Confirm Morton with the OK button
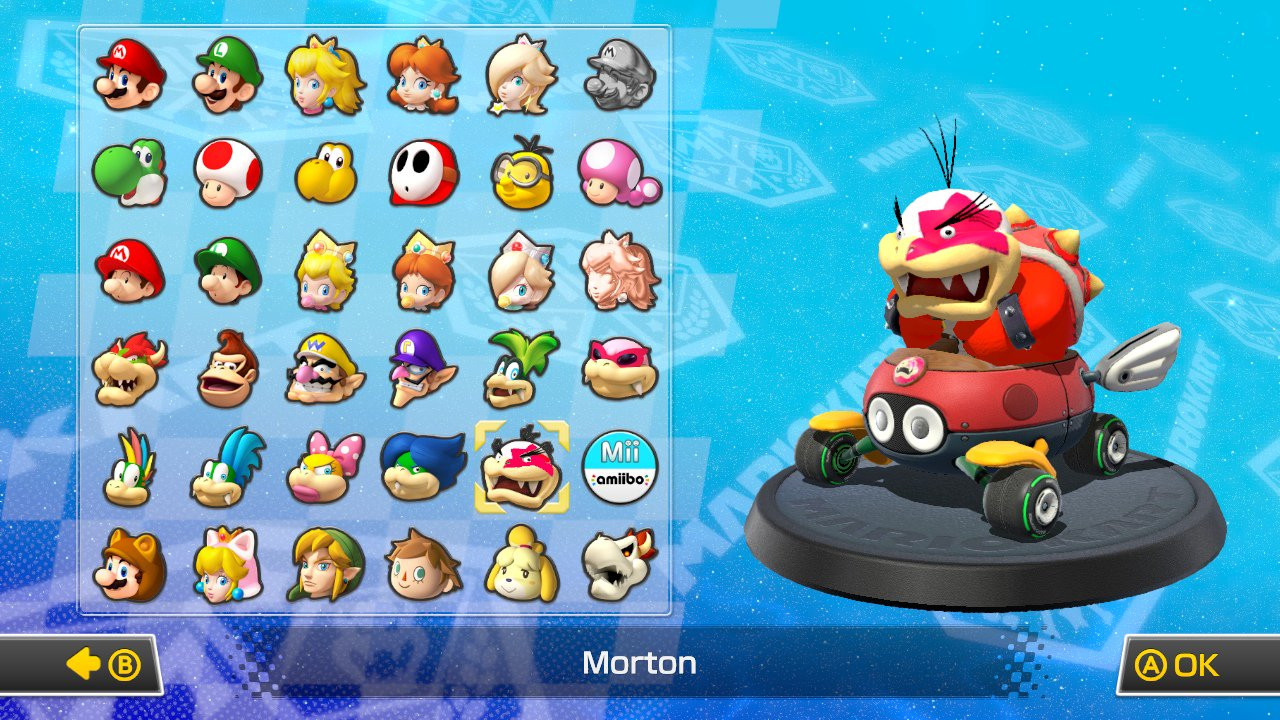The height and width of the screenshot is (720, 1280). pos(1178,663)
